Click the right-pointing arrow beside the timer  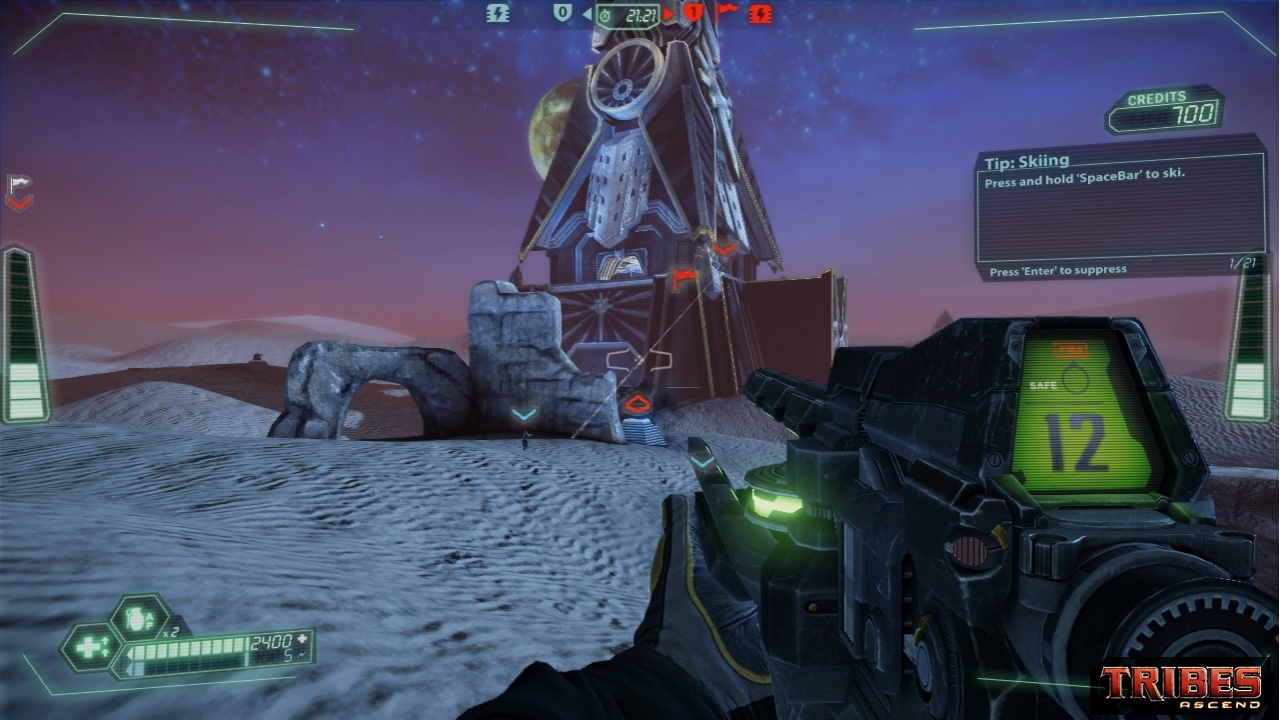[x=666, y=15]
